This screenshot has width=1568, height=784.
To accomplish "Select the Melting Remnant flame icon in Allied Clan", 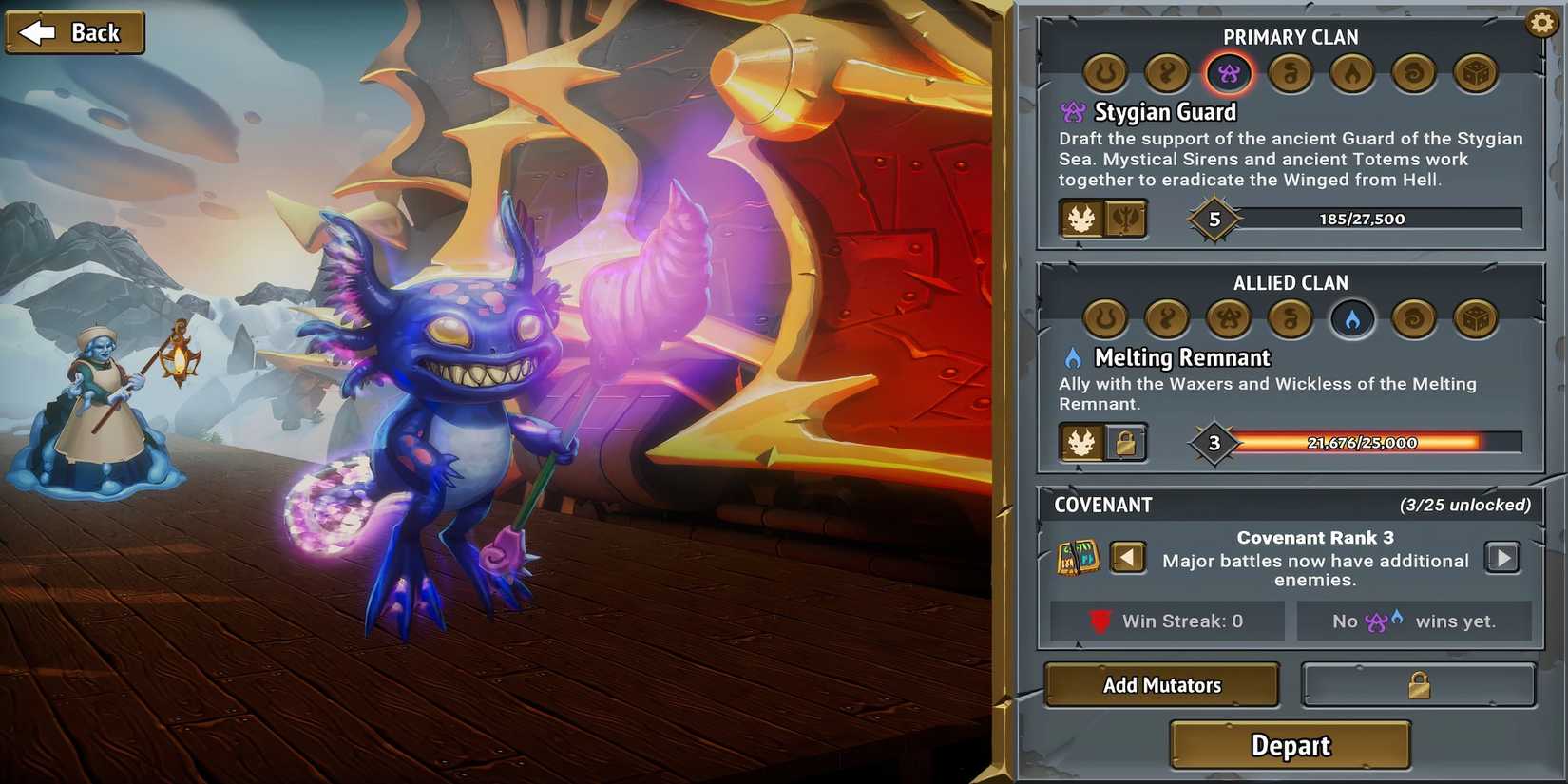I will tap(1352, 319).
